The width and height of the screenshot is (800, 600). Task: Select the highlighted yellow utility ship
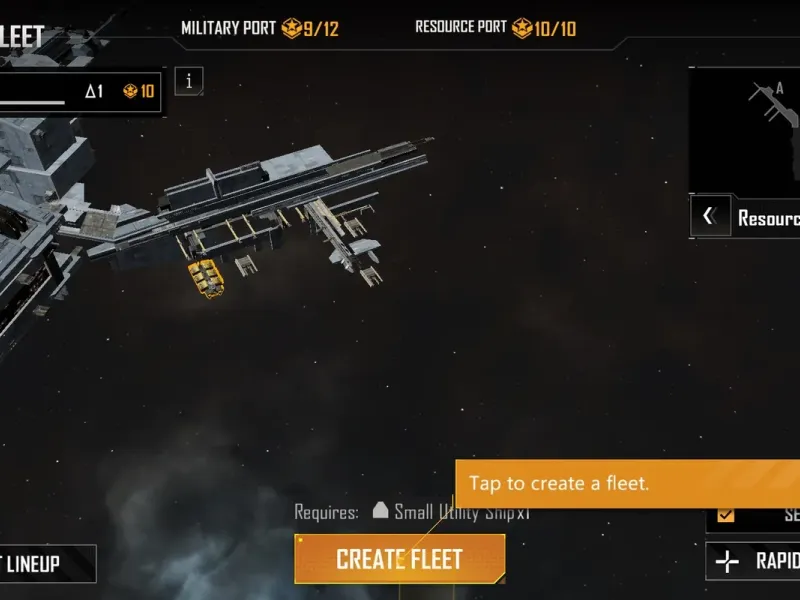coord(205,279)
